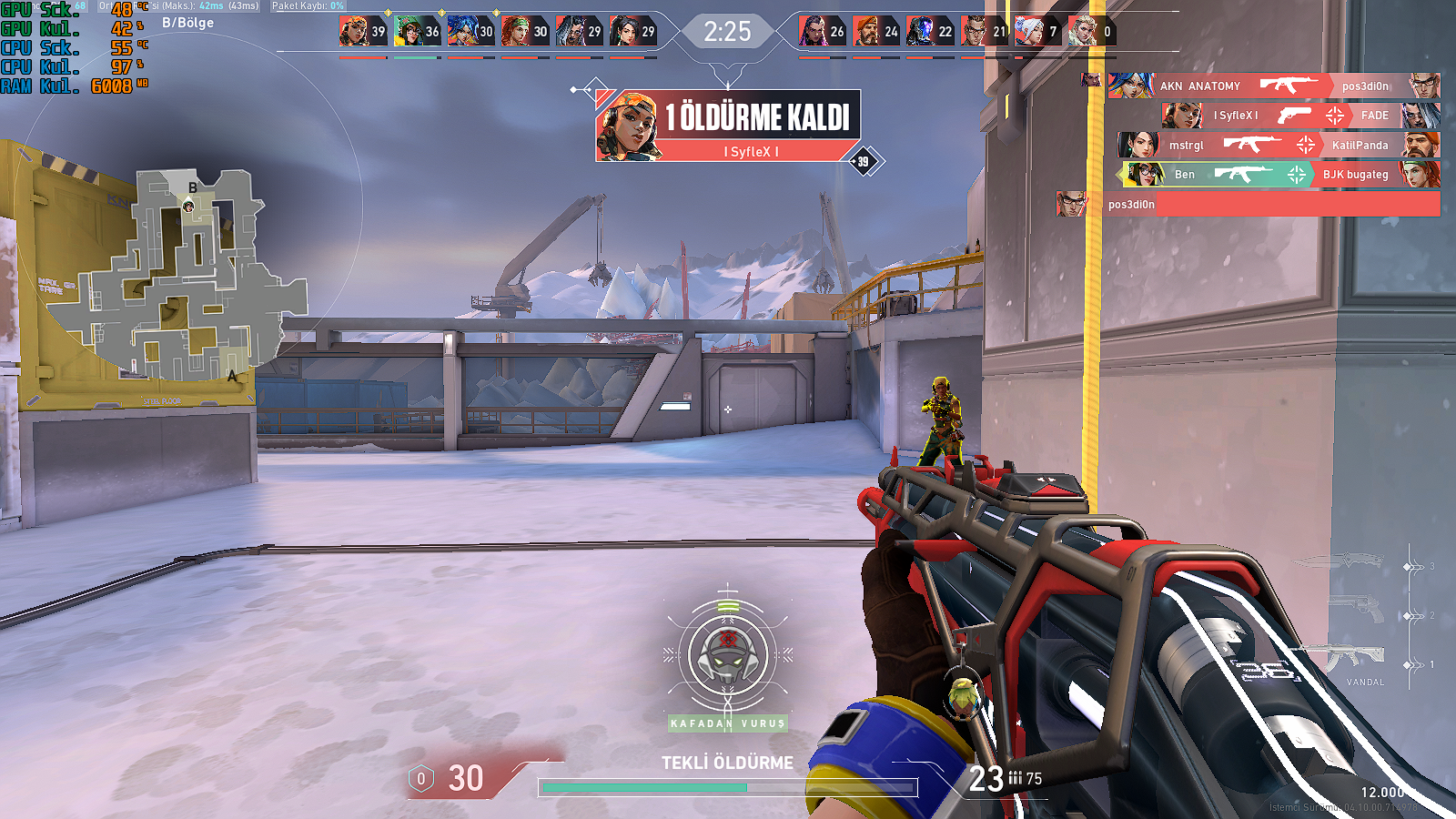Image resolution: width=1456 pixels, height=819 pixels.
Task: Choose the top-bar player portrait with score 24
Action: click(867, 32)
